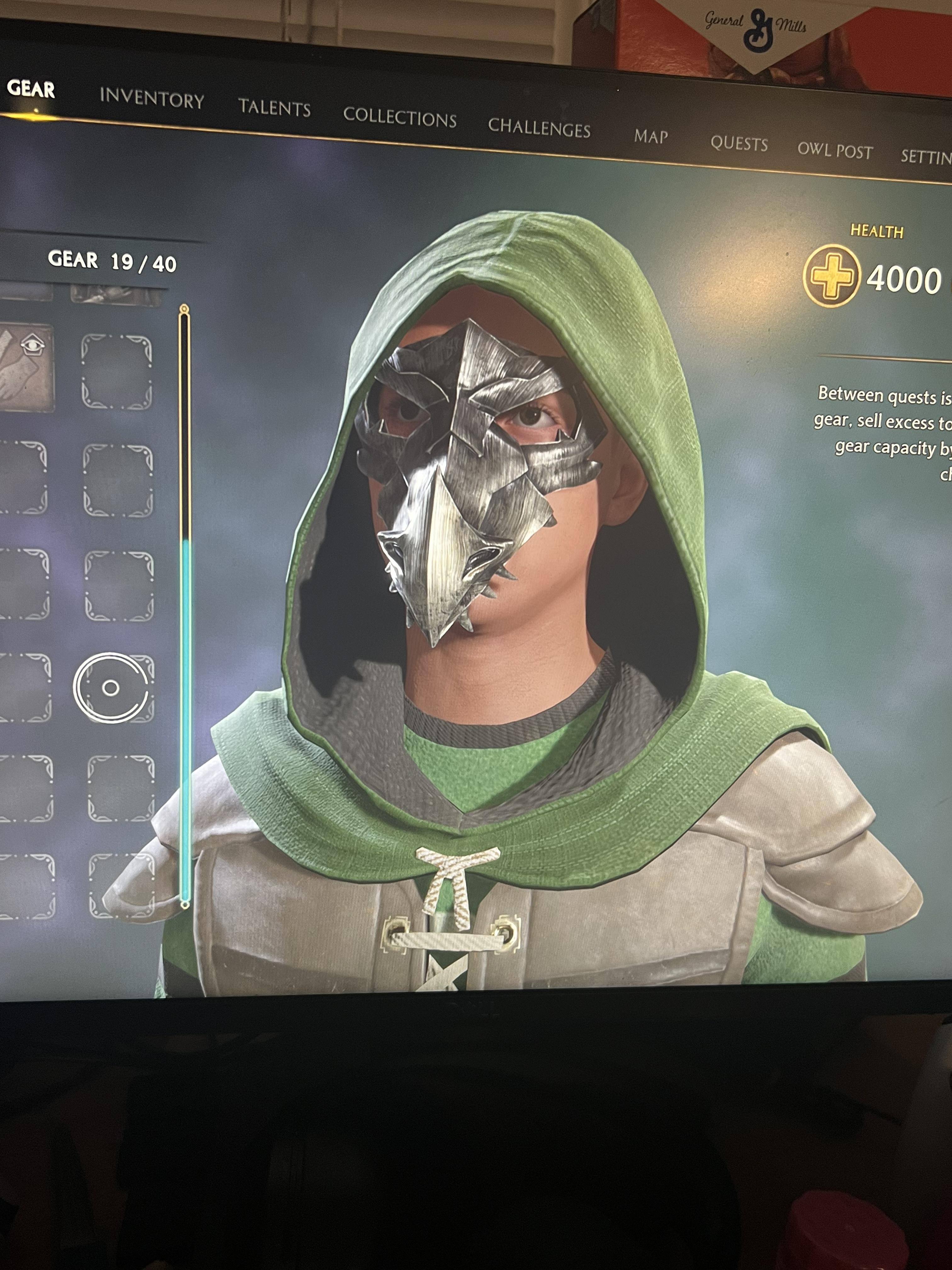Viewport: 952px width, 1270px height.
Task: View the Quests tab
Action: tap(739, 144)
